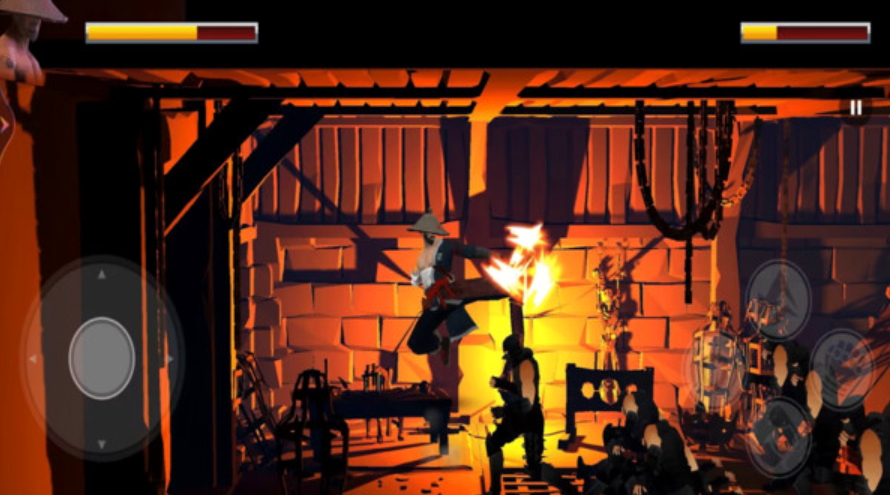890x495 pixels.
Task: Tap the fist punch attack button
Action: [842, 369]
